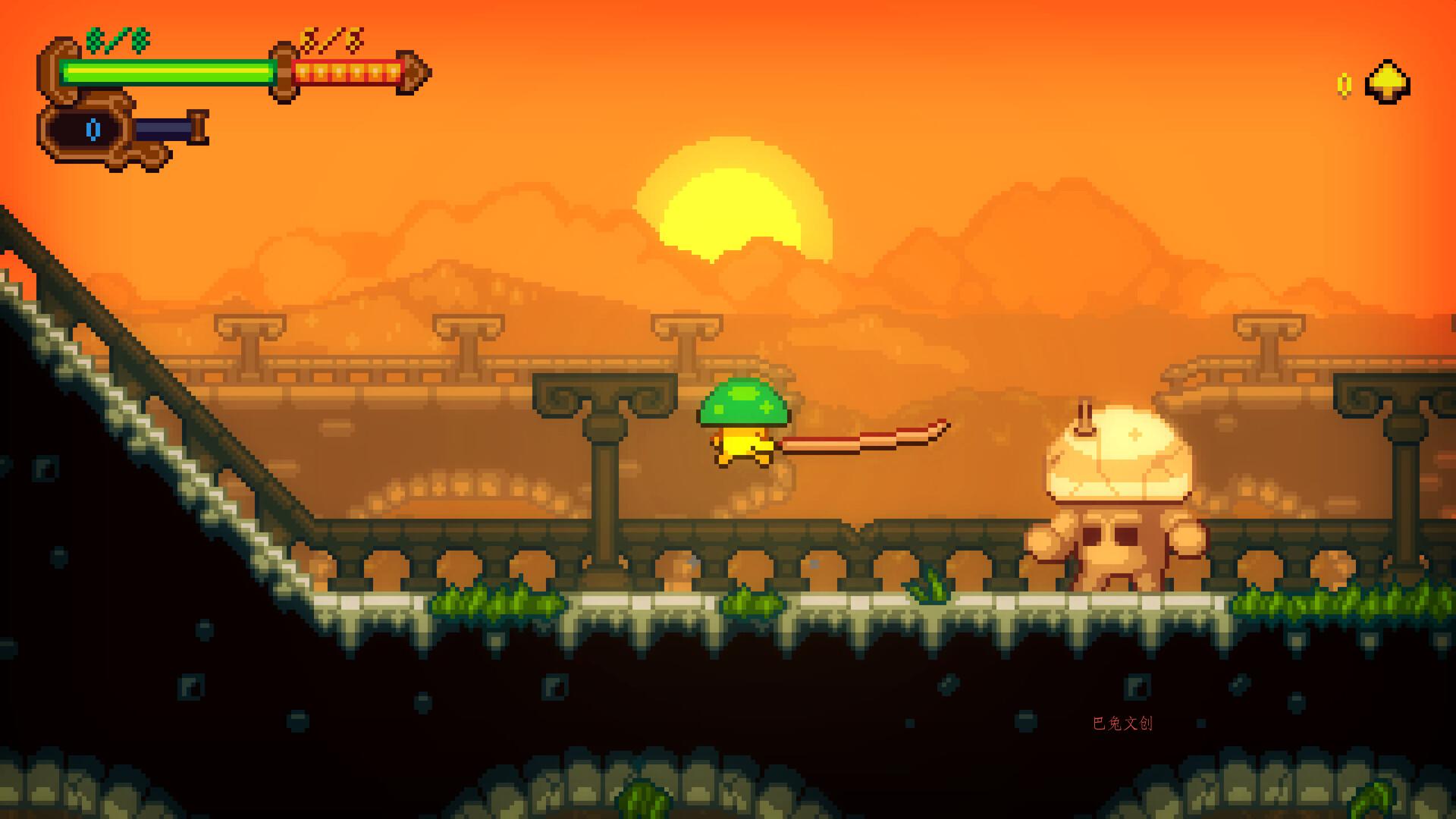The image size is (1456, 819).
Task: Click the blue key counter emblem
Action: pos(93,129)
